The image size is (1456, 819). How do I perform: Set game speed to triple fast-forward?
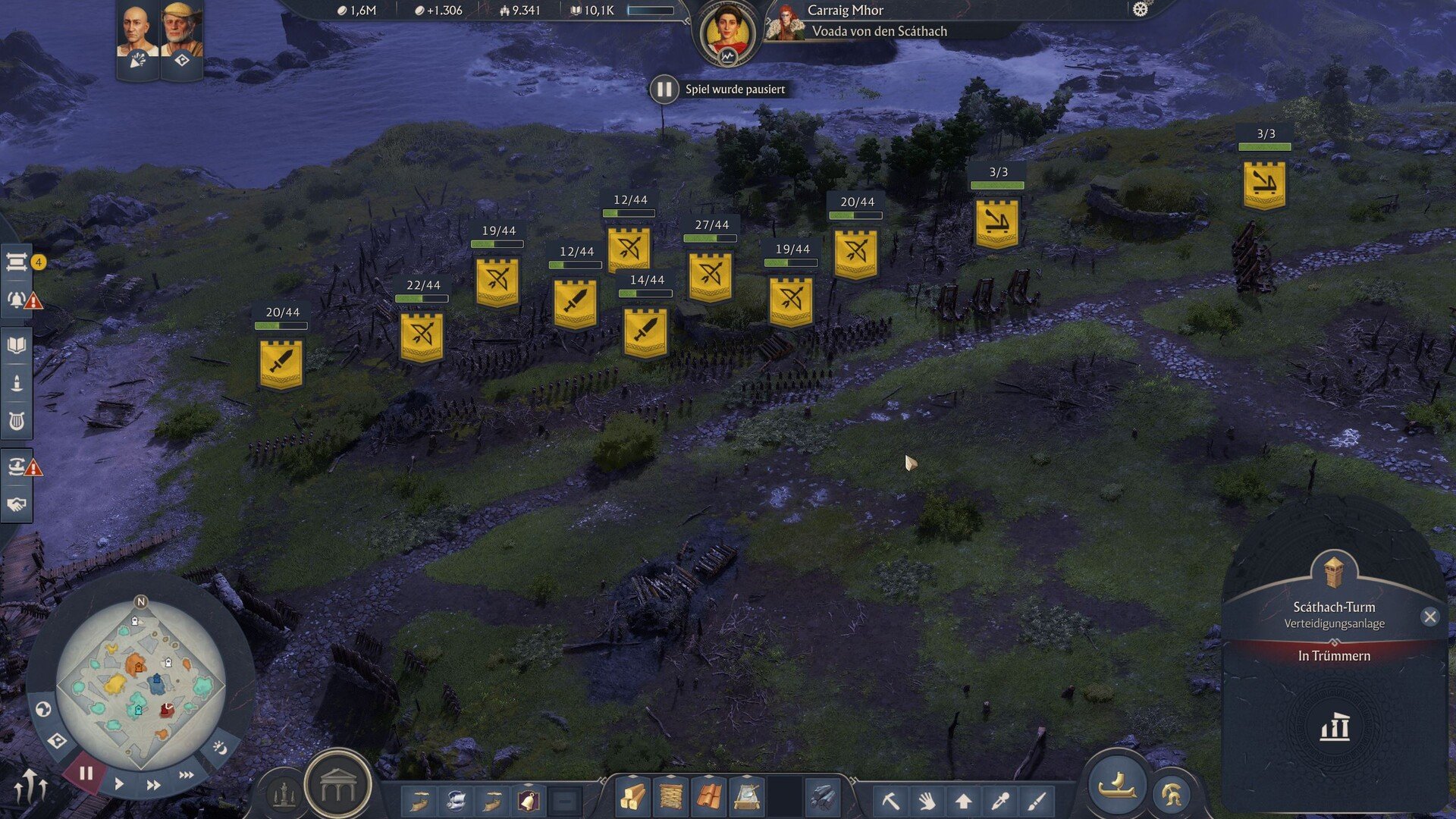click(186, 775)
